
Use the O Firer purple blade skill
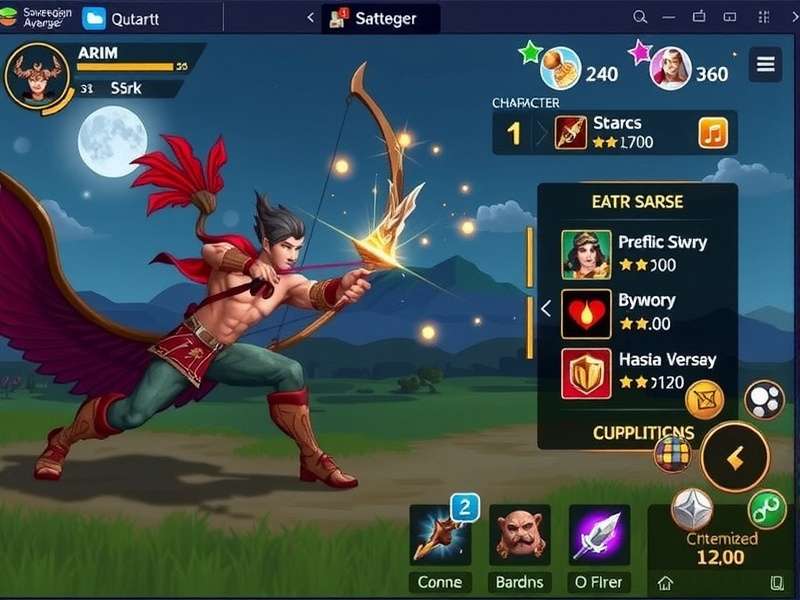click(599, 535)
